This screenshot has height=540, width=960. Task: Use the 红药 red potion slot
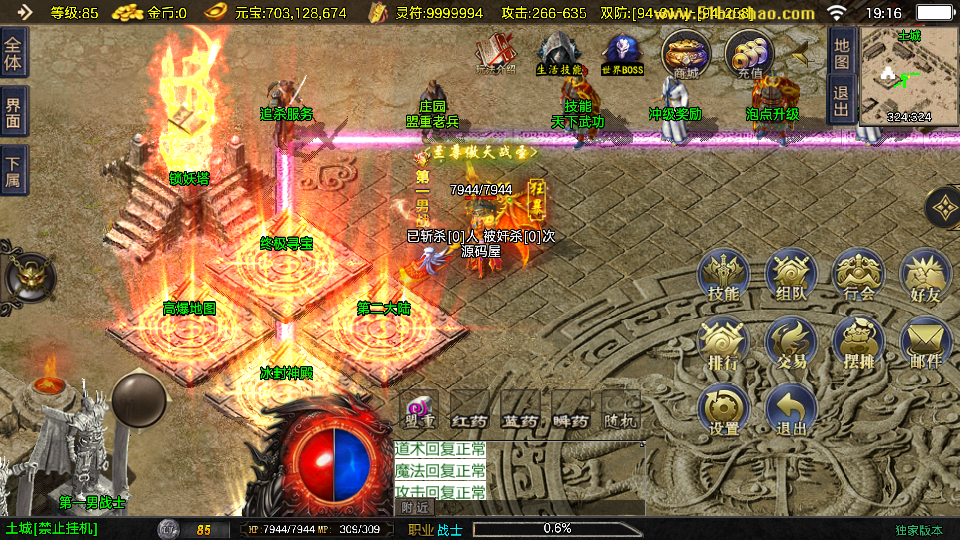point(468,410)
